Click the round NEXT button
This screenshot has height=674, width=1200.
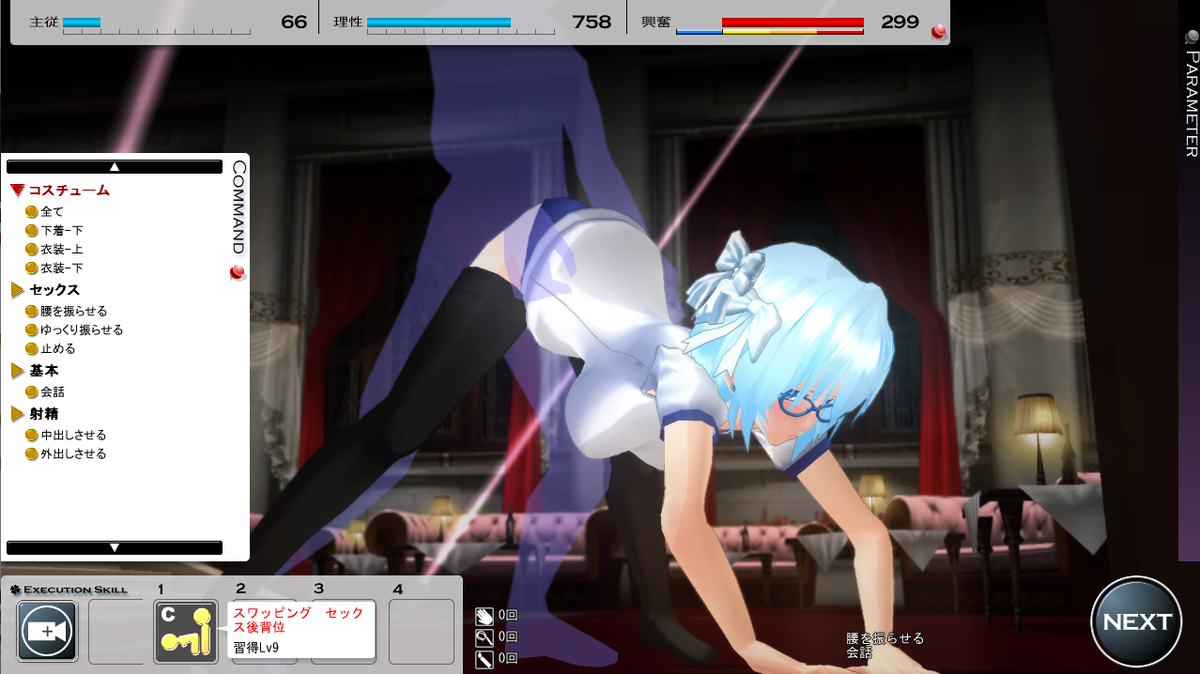(x=1136, y=621)
